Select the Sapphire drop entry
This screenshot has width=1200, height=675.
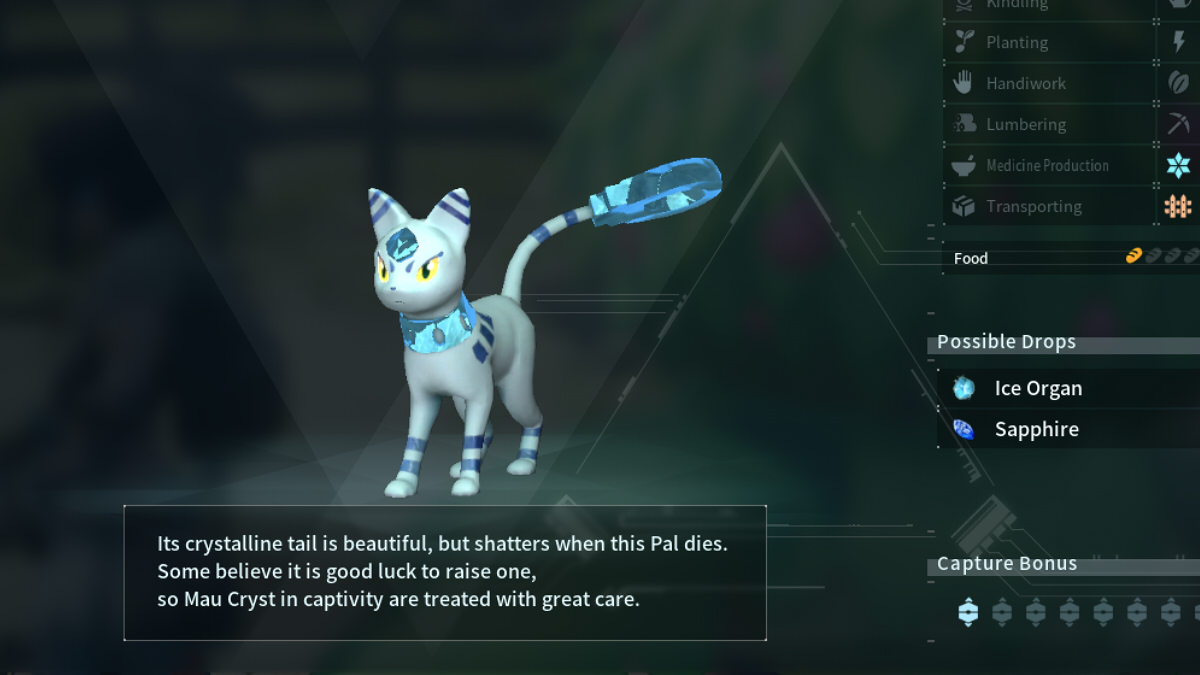tap(1036, 429)
